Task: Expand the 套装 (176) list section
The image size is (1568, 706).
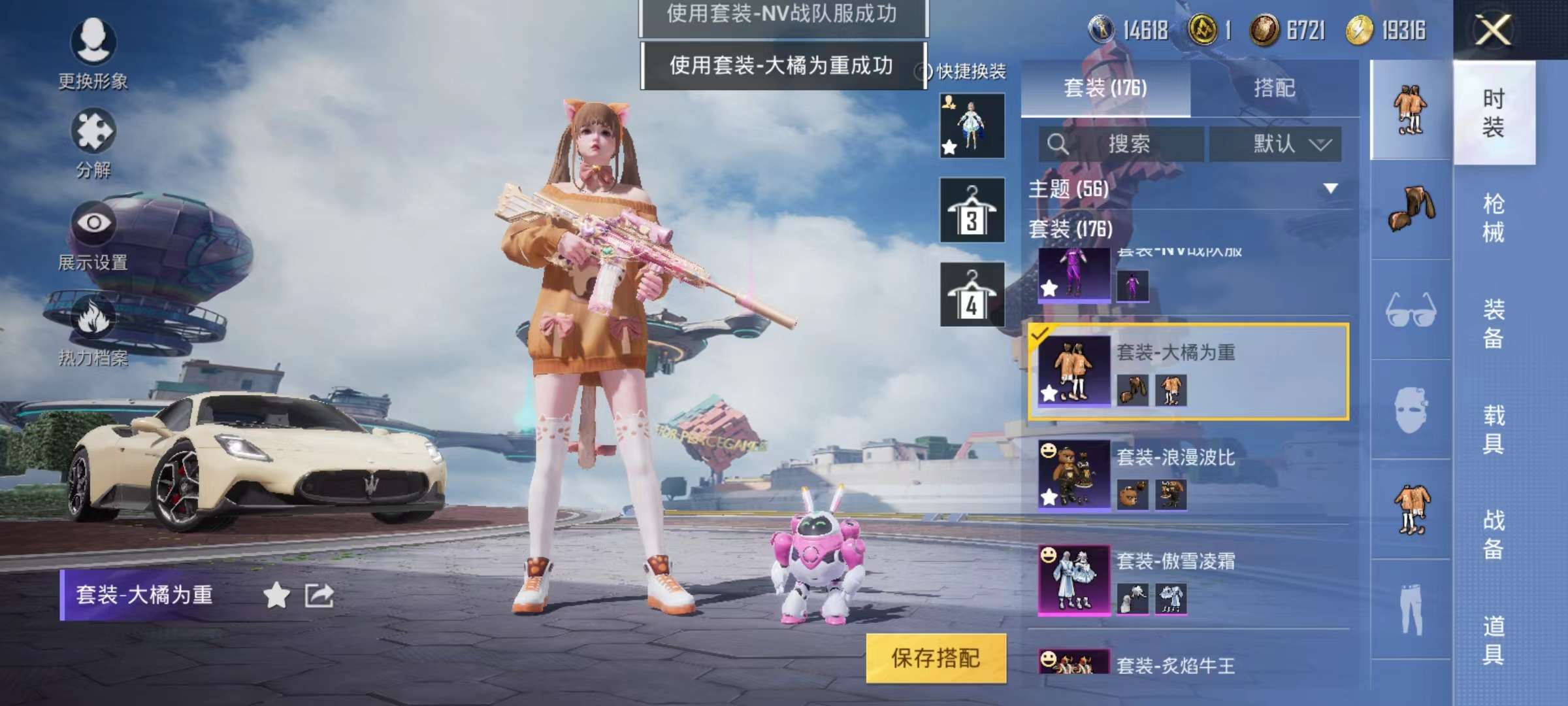Action: point(1071,230)
